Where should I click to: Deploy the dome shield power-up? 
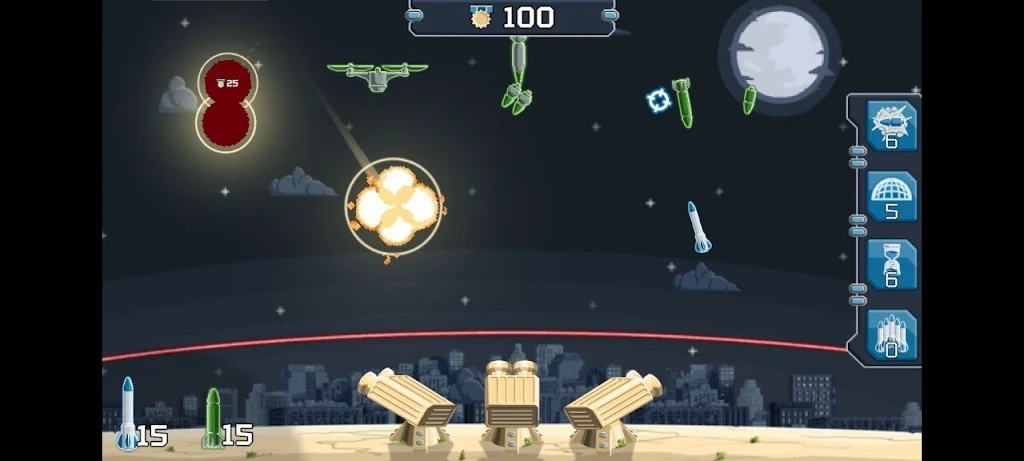click(x=891, y=195)
